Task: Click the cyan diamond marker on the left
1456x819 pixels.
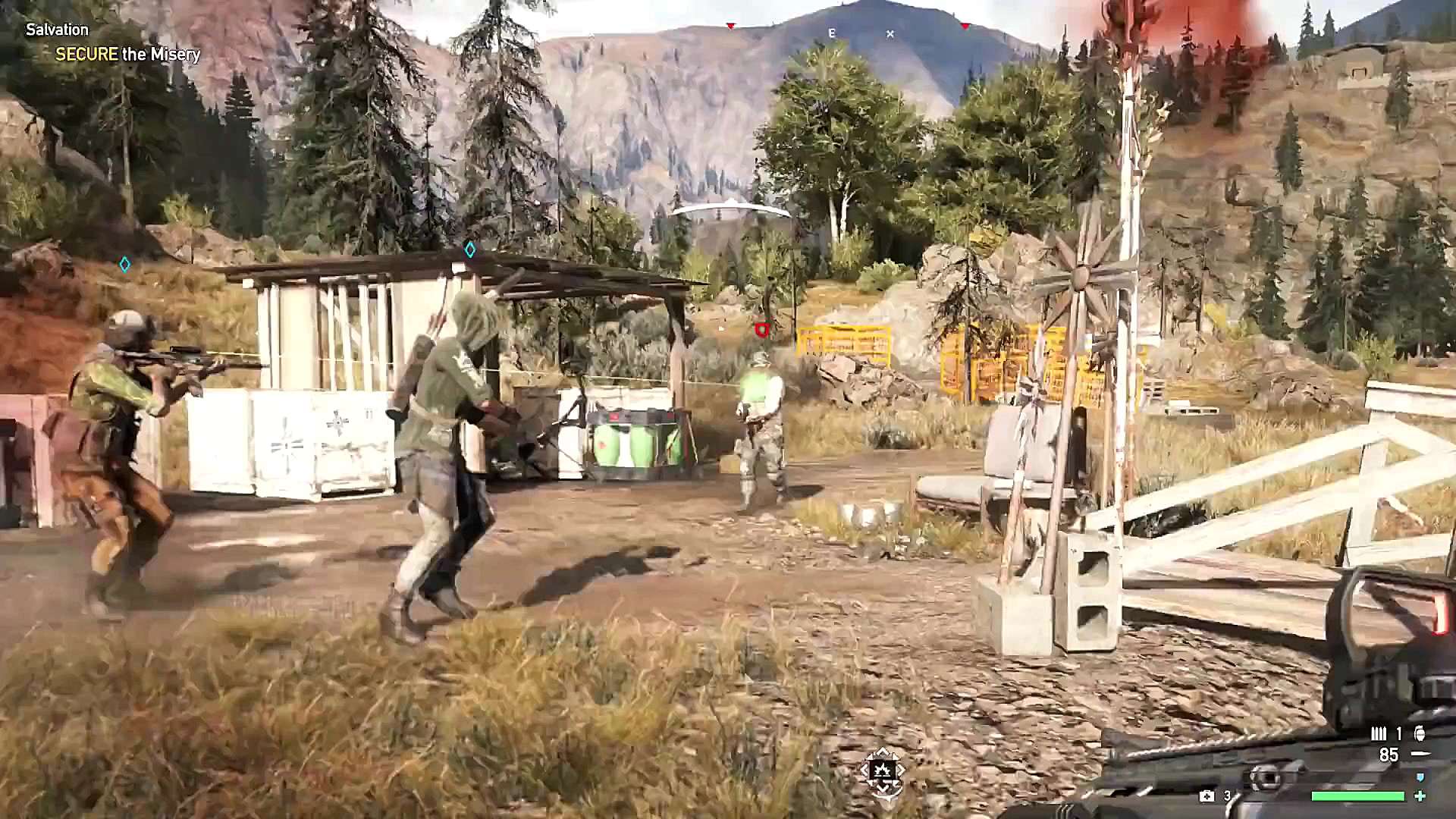Action: pyautogui.click(x=126, y=262)
